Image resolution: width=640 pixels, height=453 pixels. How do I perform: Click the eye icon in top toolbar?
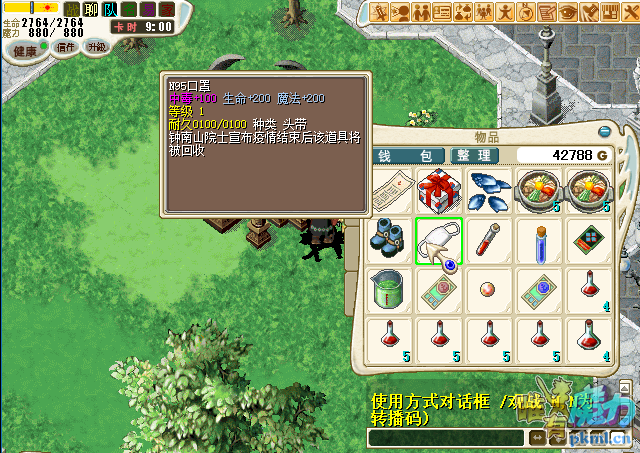(x=569, y=12)
